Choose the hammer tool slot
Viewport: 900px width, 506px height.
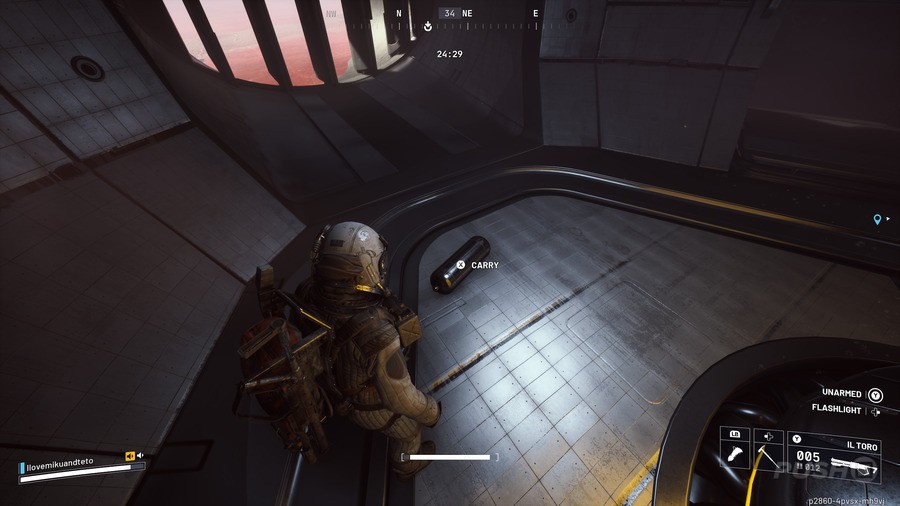[x=767, y=452]
